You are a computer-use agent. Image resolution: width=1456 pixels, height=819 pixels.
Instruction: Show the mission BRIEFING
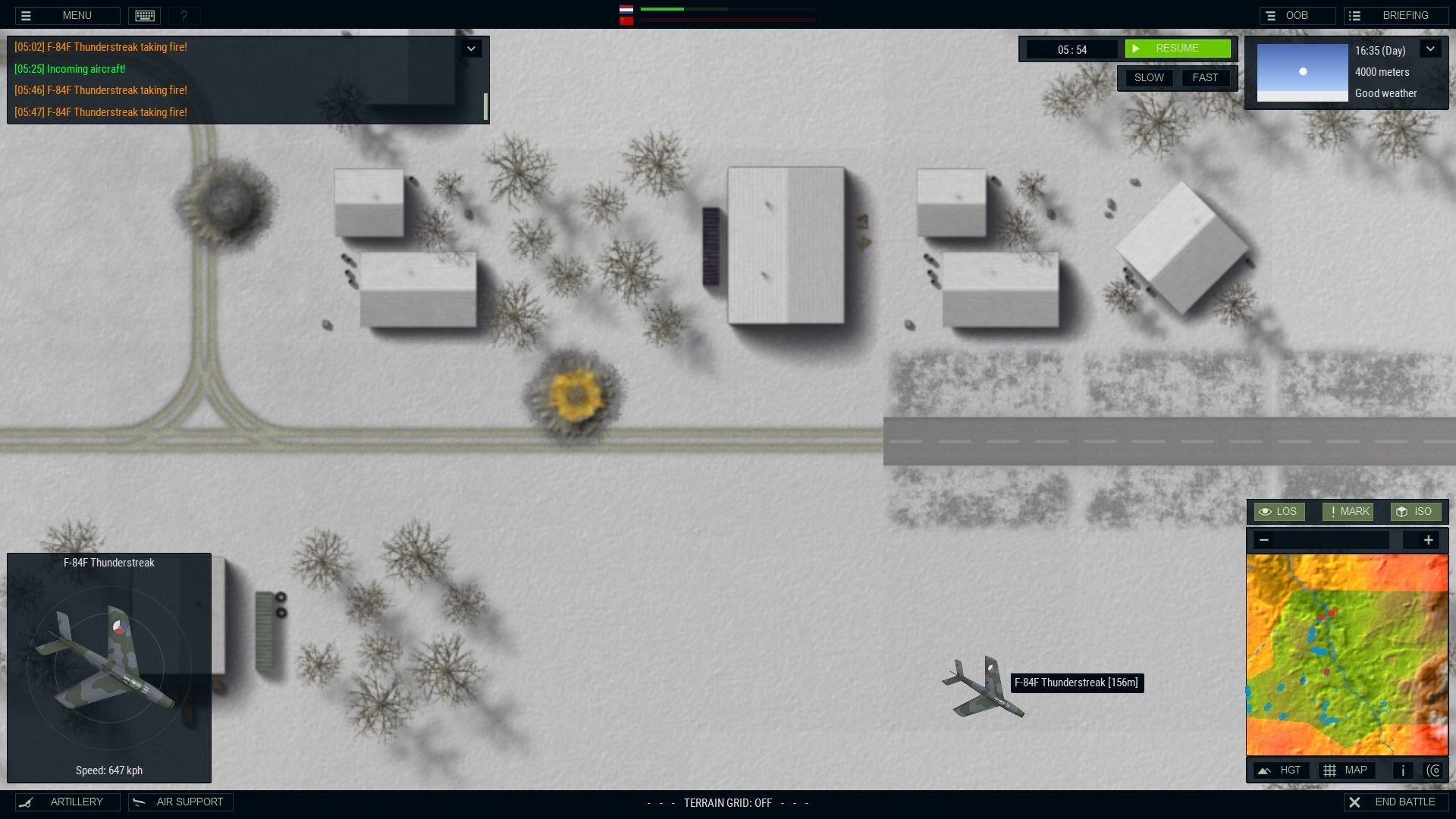click(x=1396, y=15)
